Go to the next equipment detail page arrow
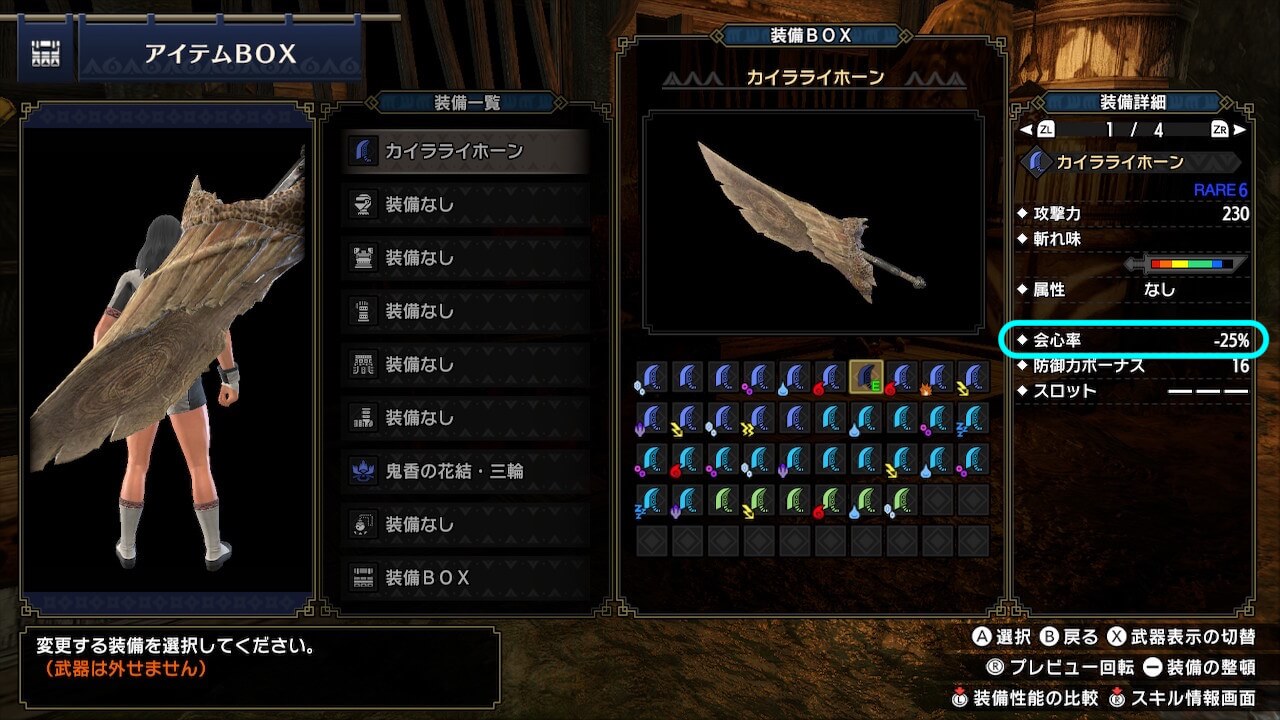The image size is (1280, 720). [1240, 129]
